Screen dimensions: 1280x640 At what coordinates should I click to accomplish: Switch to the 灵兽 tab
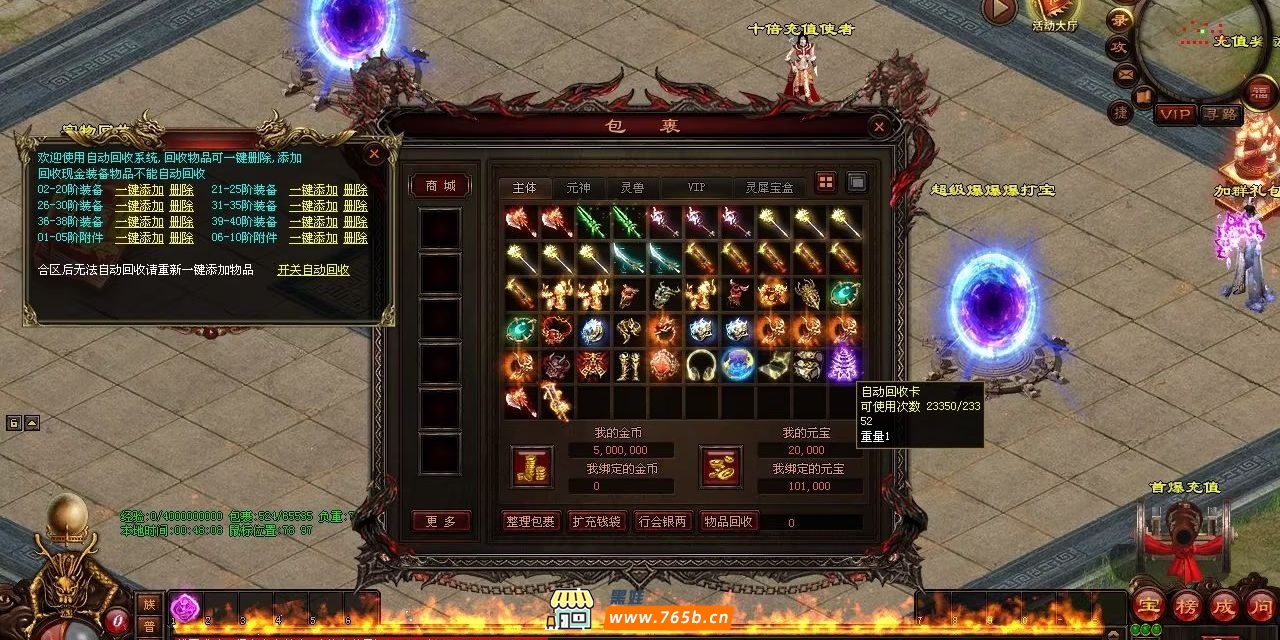click(x=632, y=187)
